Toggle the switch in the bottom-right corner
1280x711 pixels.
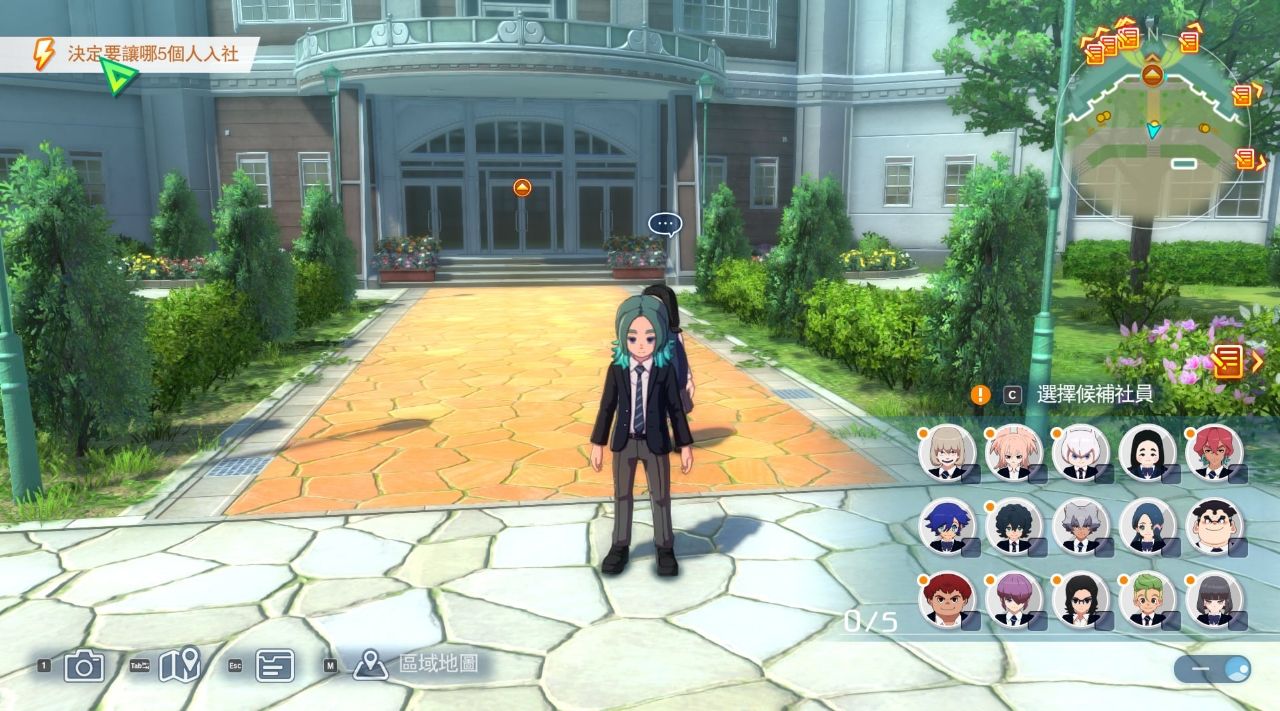point(1212,669)
